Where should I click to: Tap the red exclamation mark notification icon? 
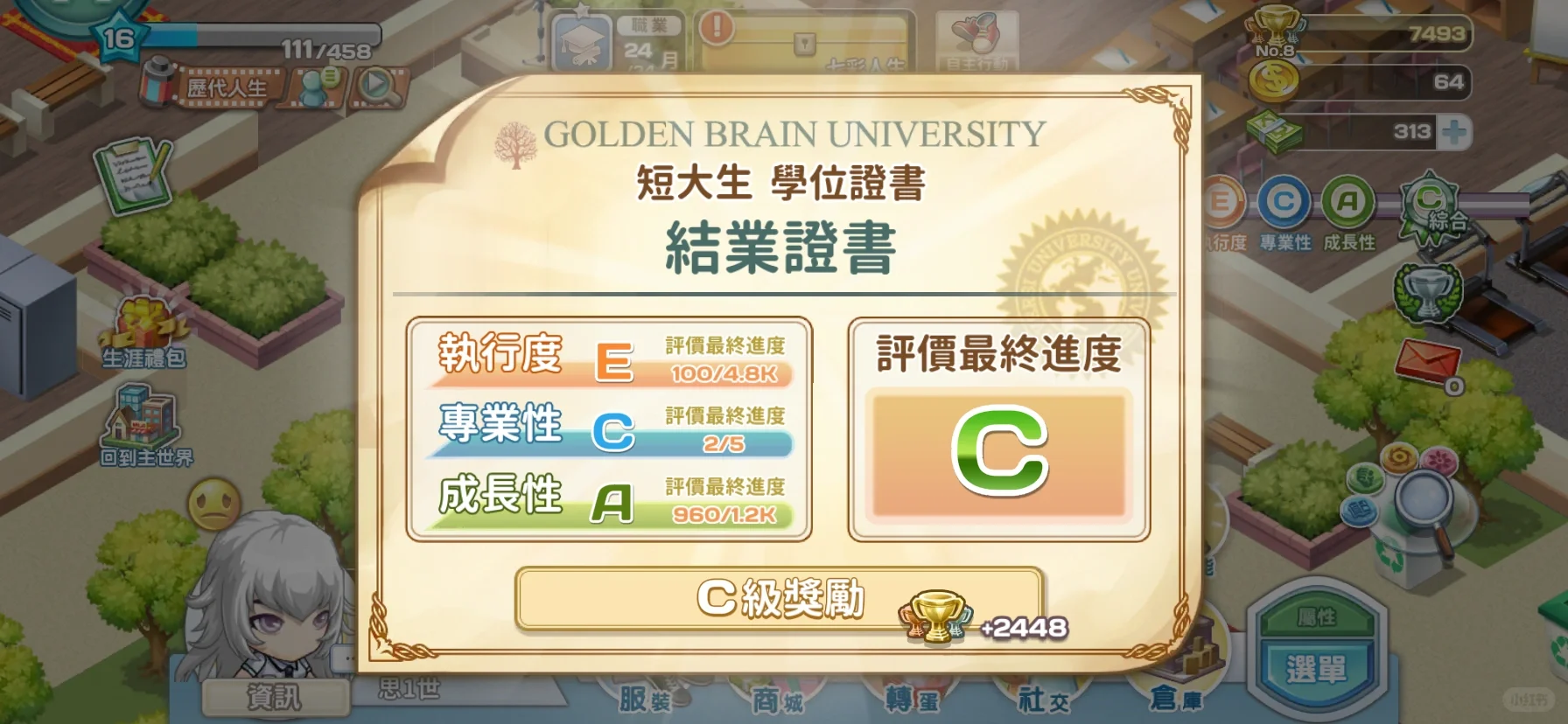[717, 26]
